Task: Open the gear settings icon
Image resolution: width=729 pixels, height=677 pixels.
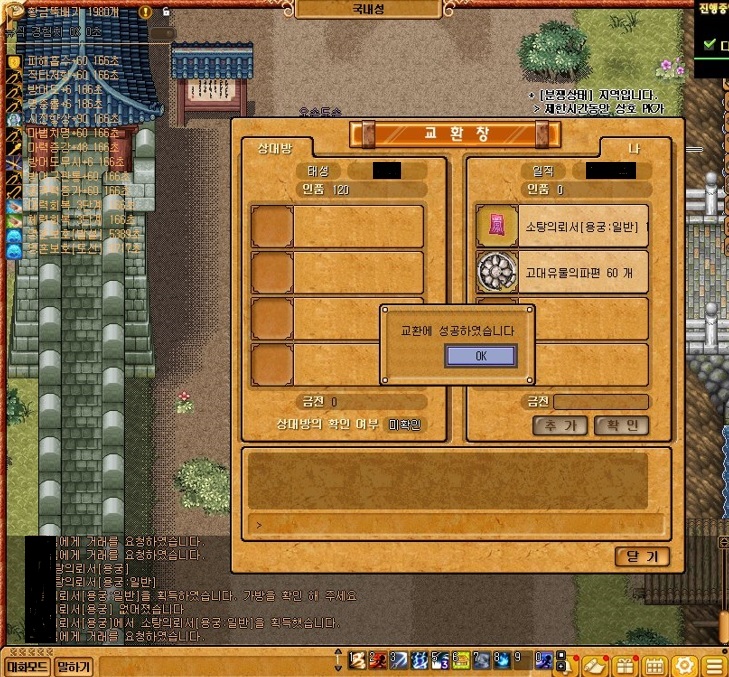Action: [685, 665]
